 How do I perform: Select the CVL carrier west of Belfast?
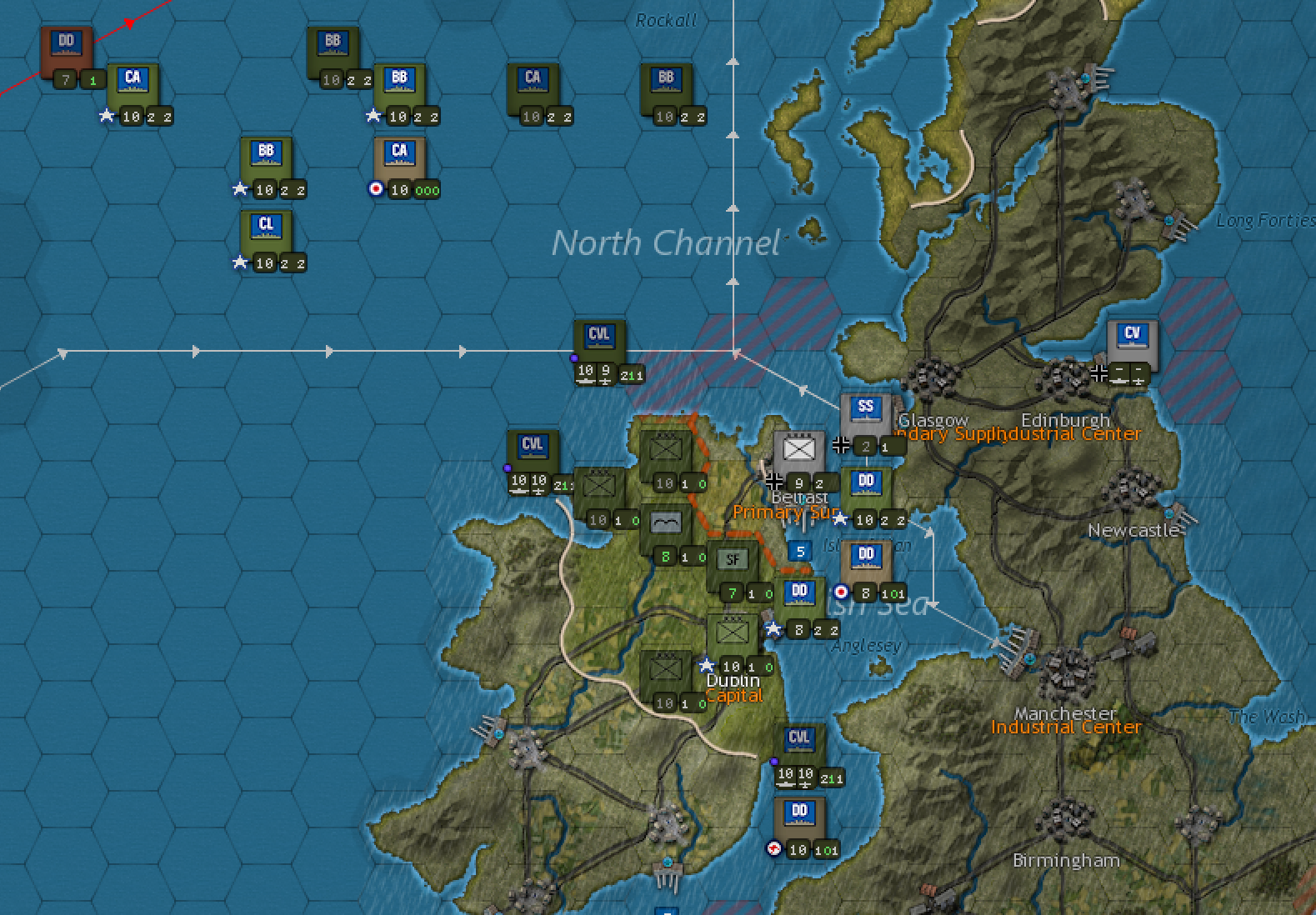[532, 446]
